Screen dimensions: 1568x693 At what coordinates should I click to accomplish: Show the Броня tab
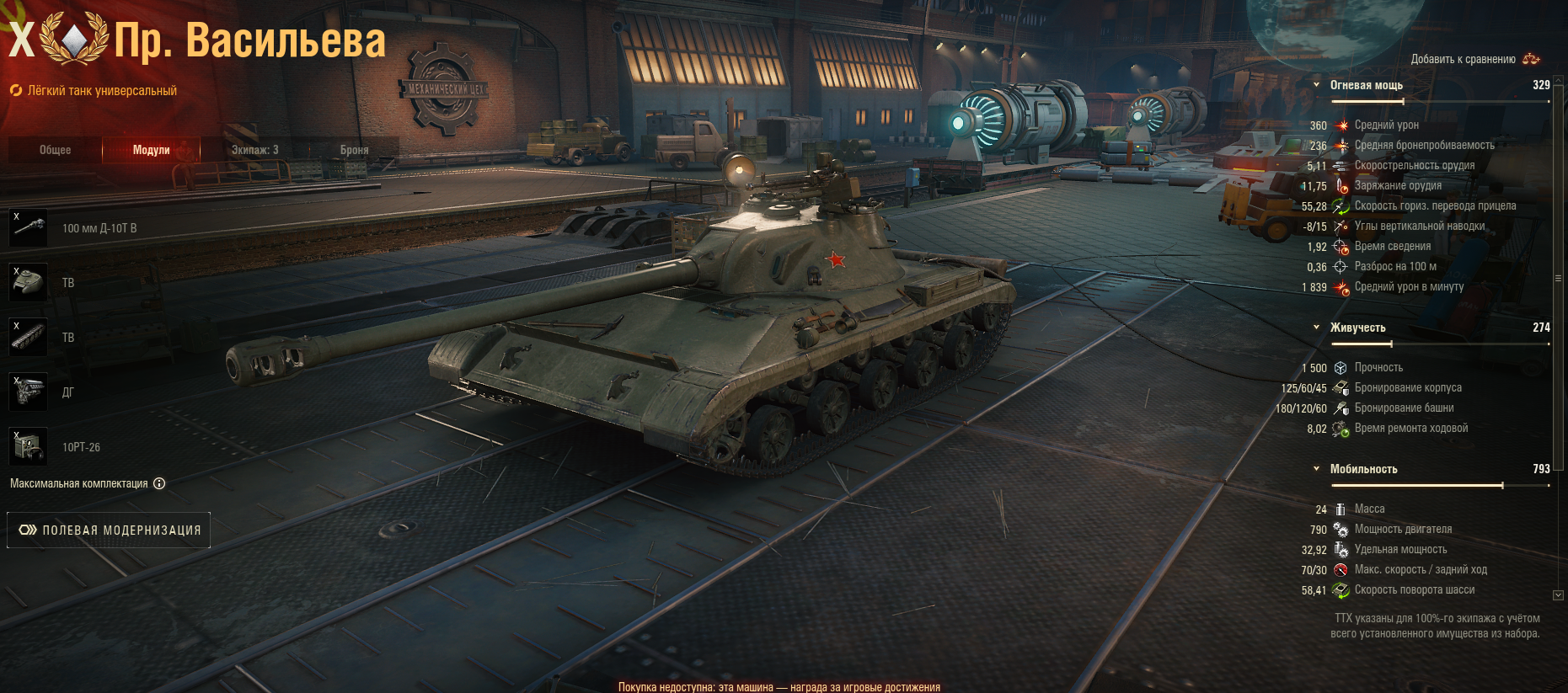point(354,150)
